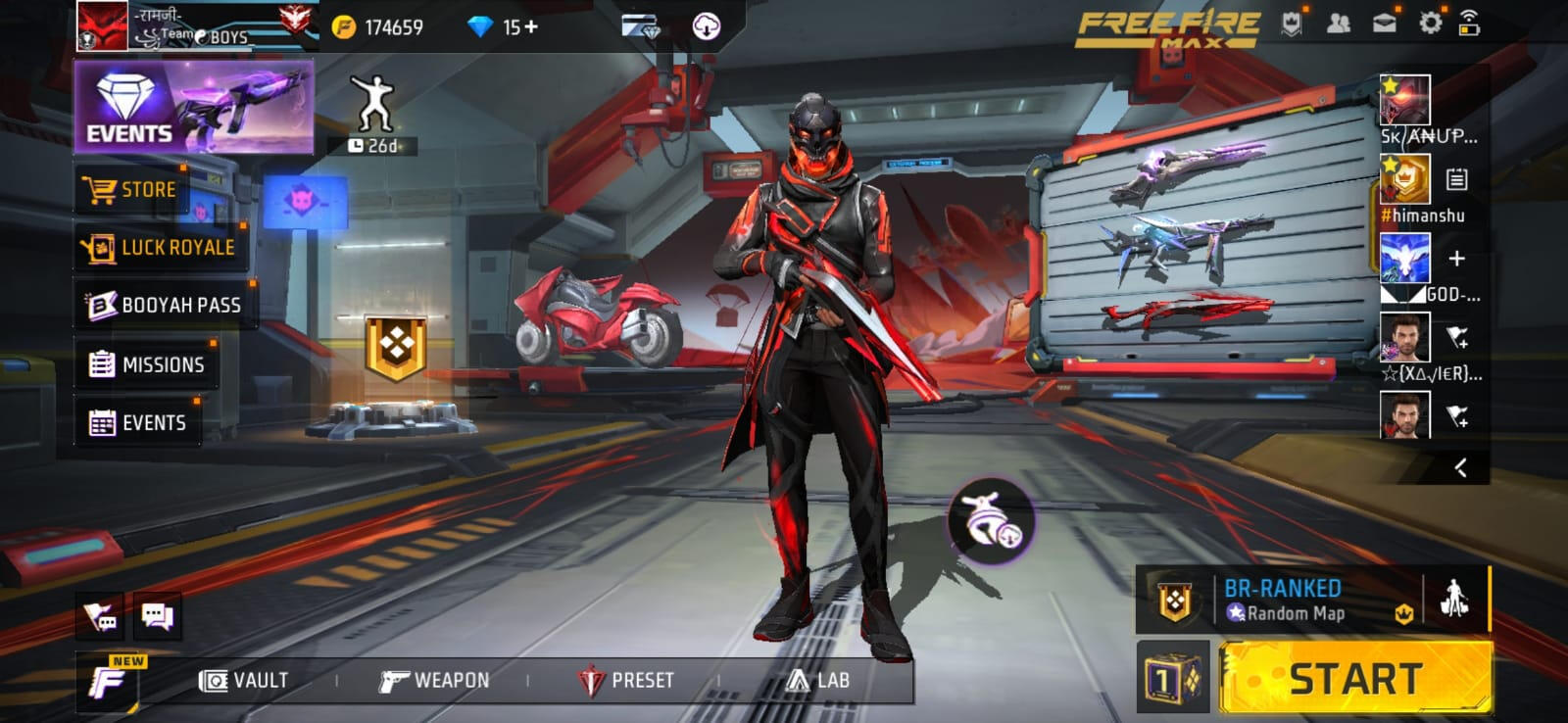Select the squad size dice button
1568x723 pixels.
coord(1173,678)
